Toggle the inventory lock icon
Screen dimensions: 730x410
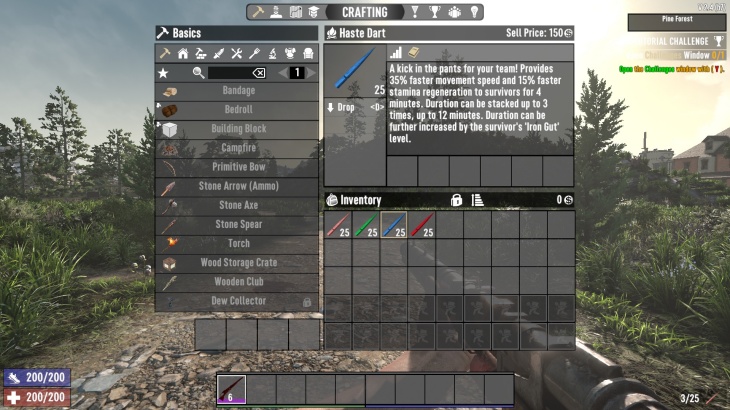(x=456, y=200)
